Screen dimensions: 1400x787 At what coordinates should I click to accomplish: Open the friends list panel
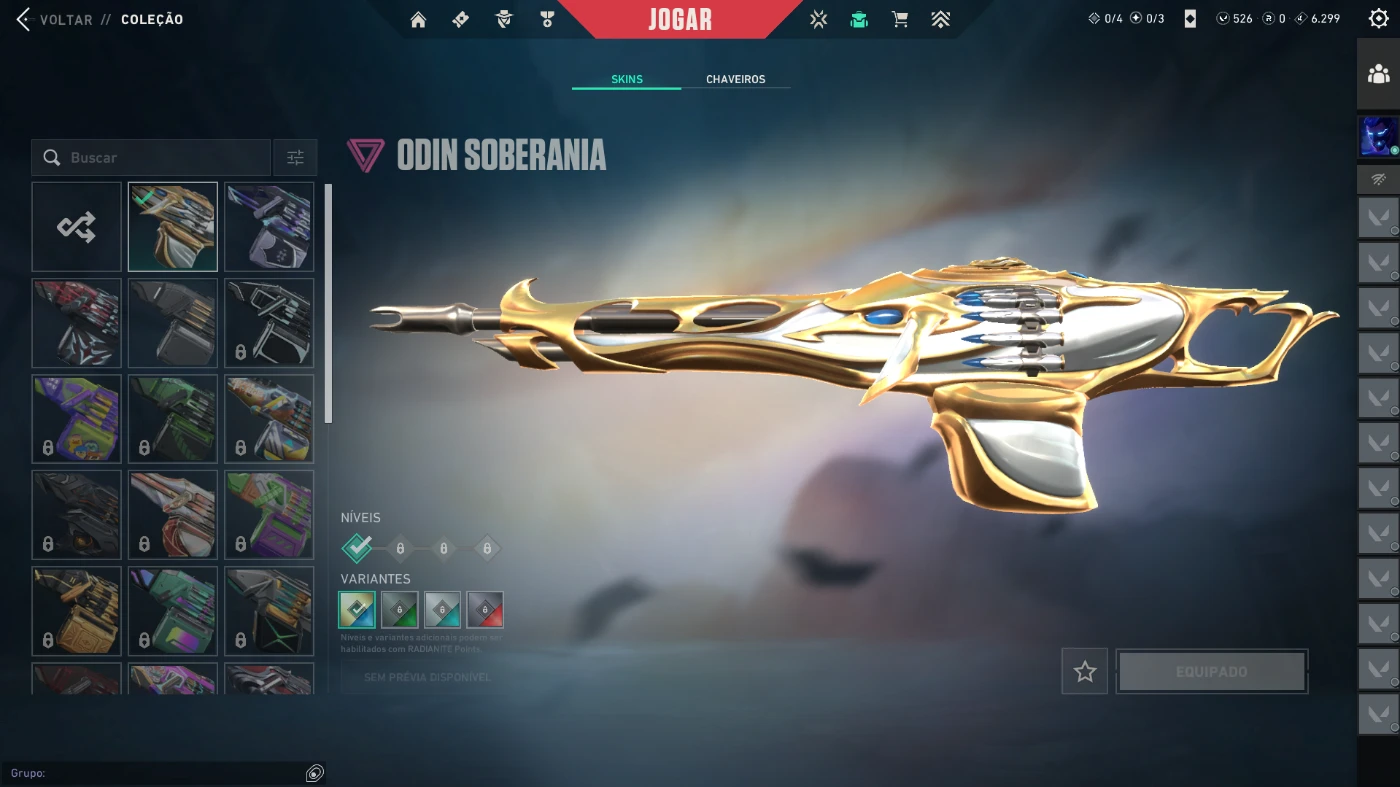tap(1378, 74)
